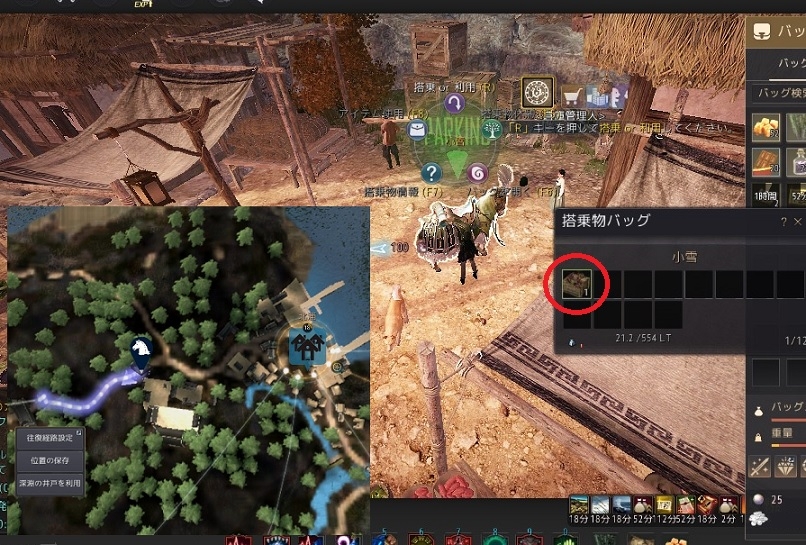Click the character marker on the map
The height and width of the screenshot is (545, 806).
(x=141, y=349)
